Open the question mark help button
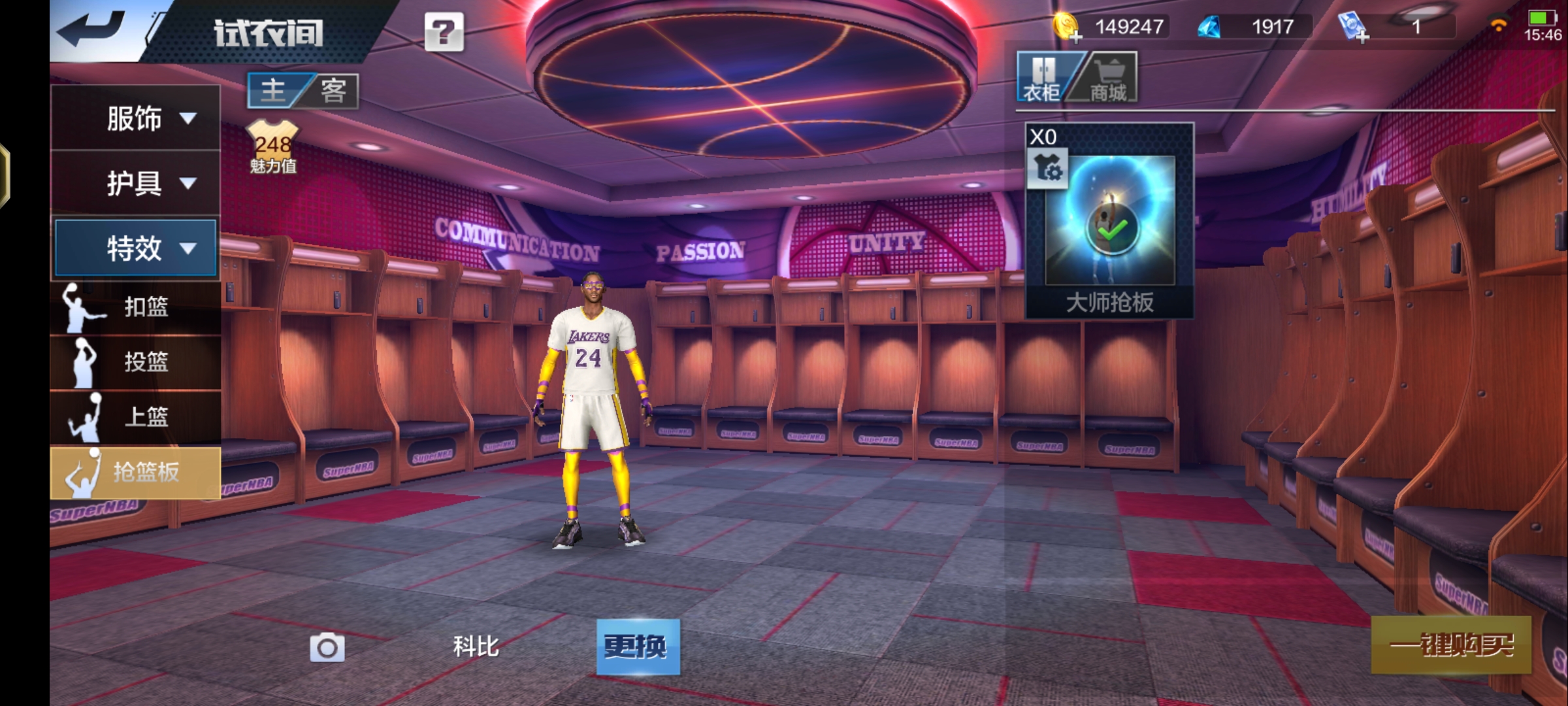 (444, 31)
